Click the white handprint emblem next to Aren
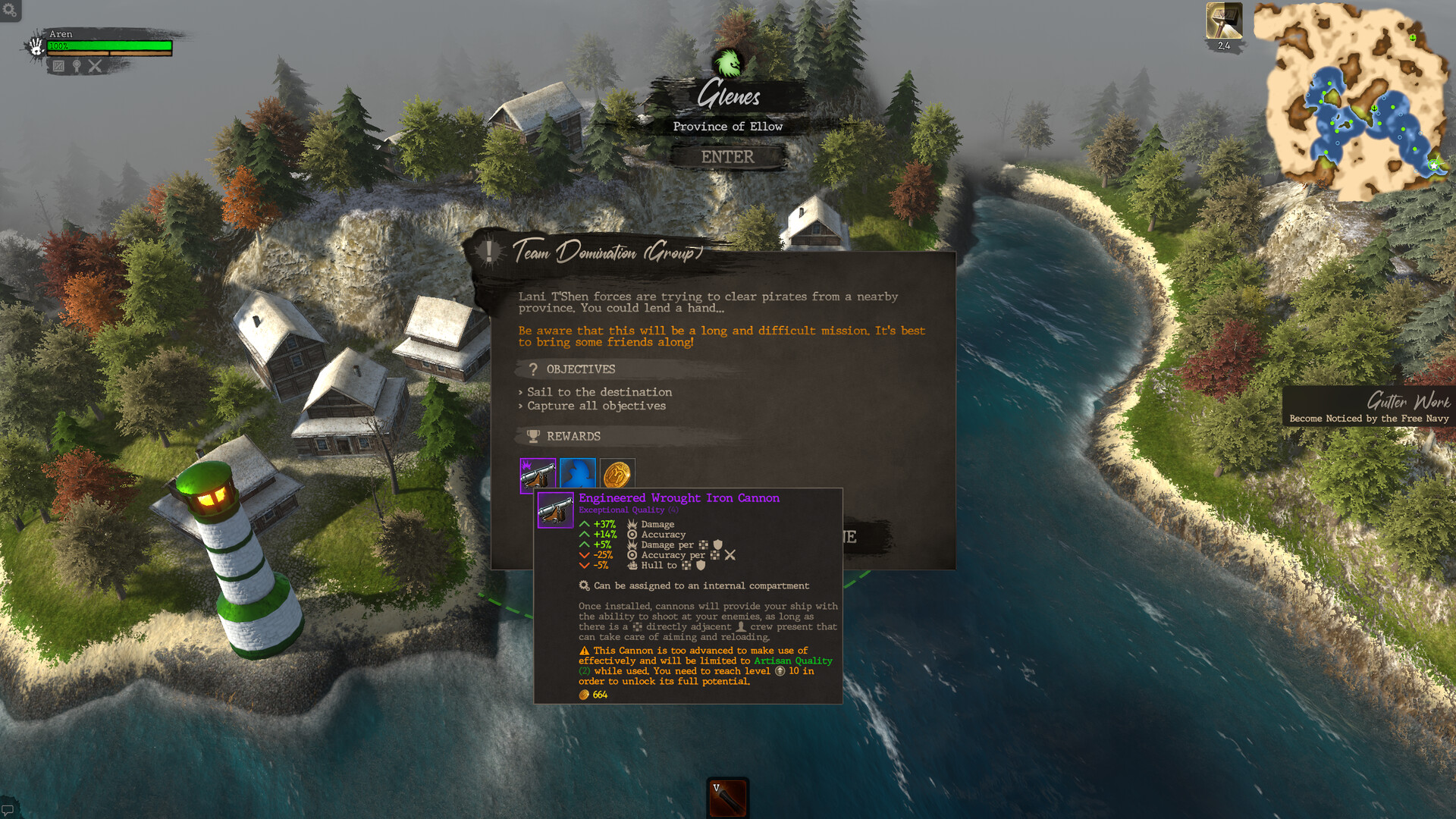Viewport: 1456px width, 819px height. point(36,48)
